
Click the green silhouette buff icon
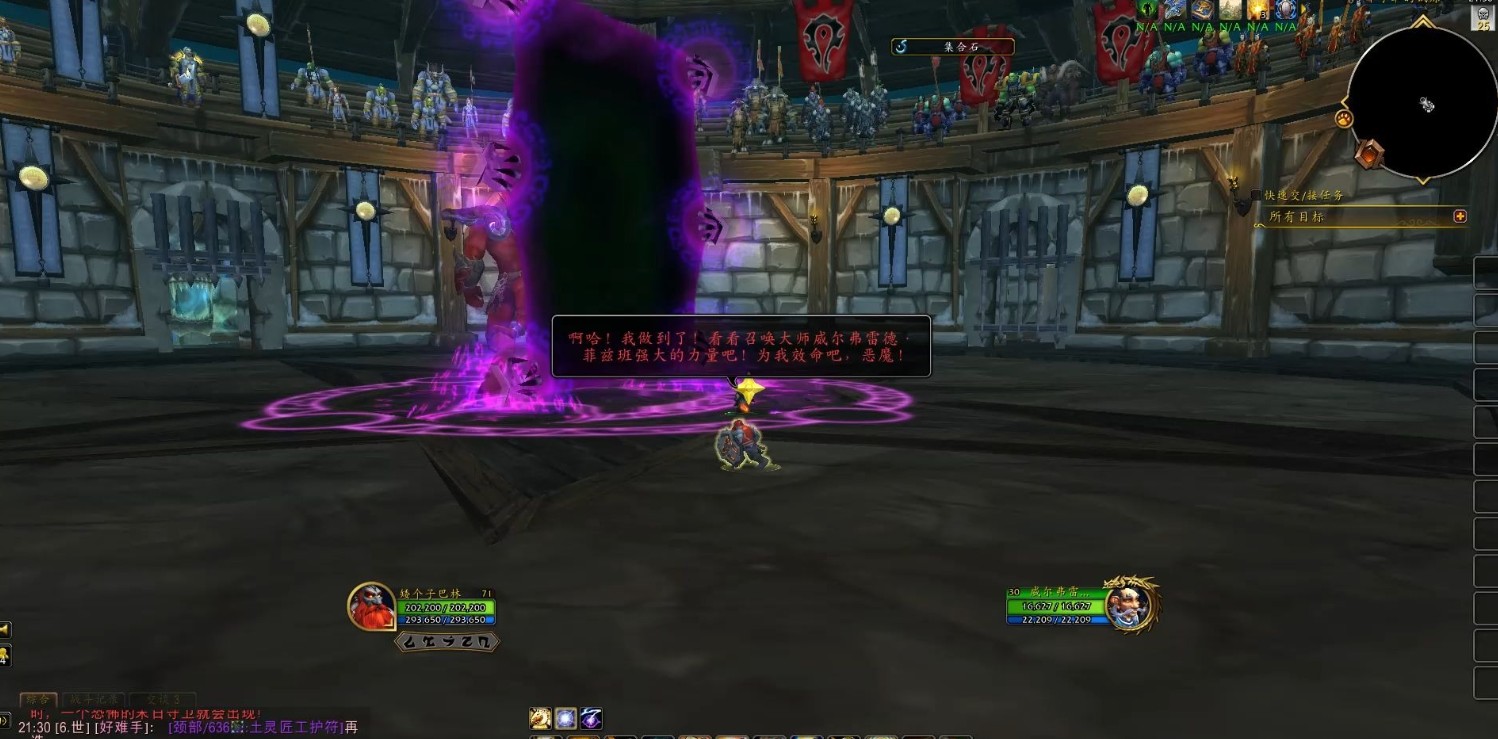tap(1147, 9)
